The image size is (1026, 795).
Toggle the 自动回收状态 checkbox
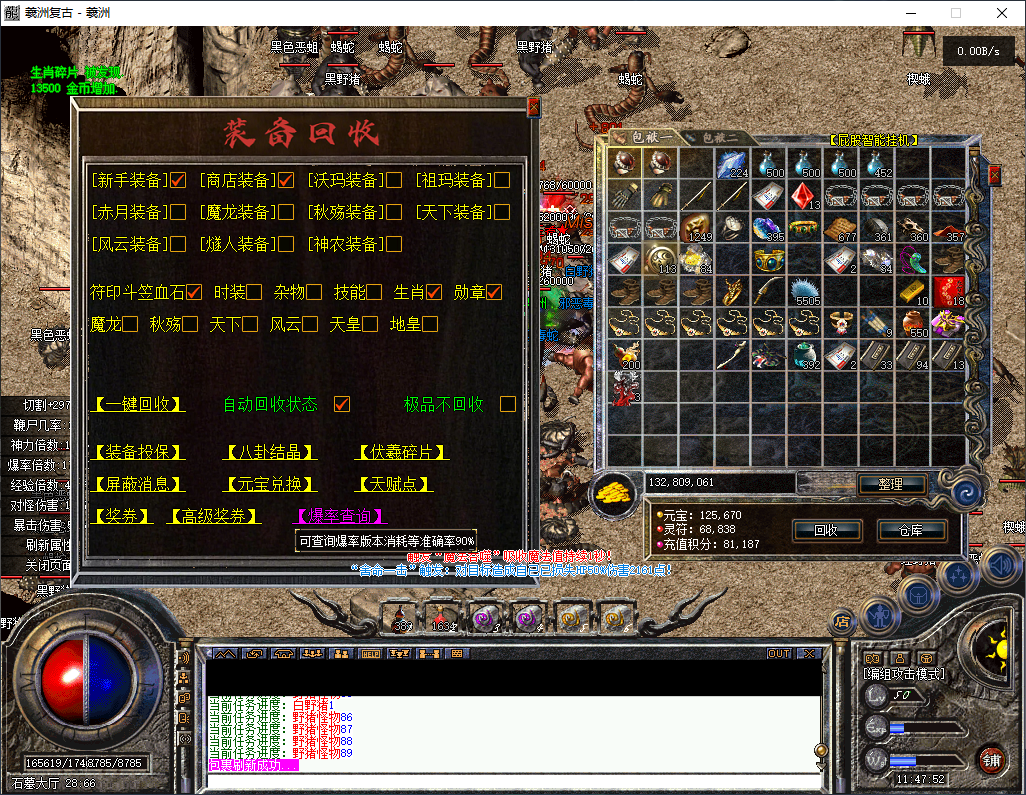pos(342,404)
